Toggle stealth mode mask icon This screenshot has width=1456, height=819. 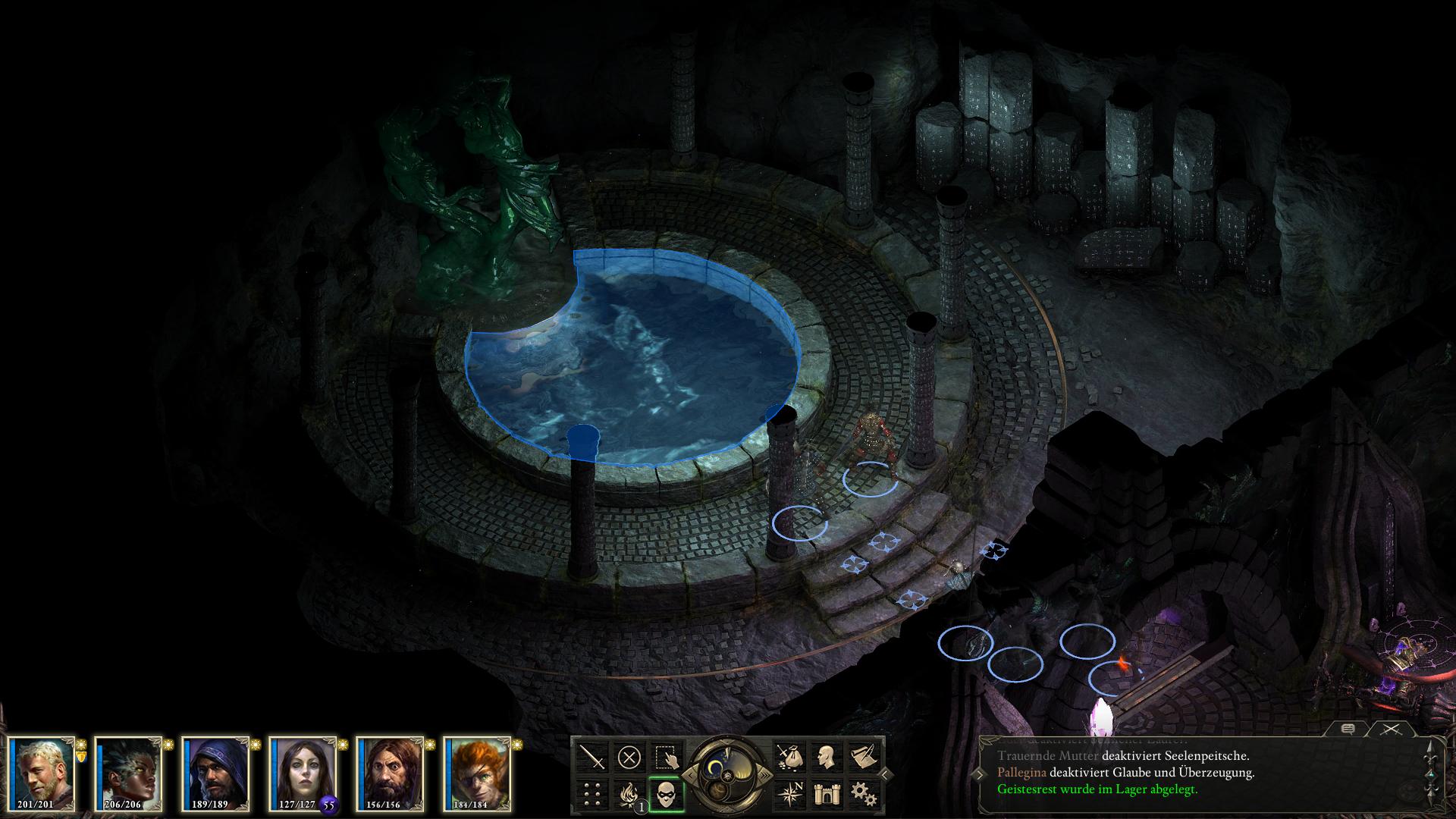[x=667, y=794]
